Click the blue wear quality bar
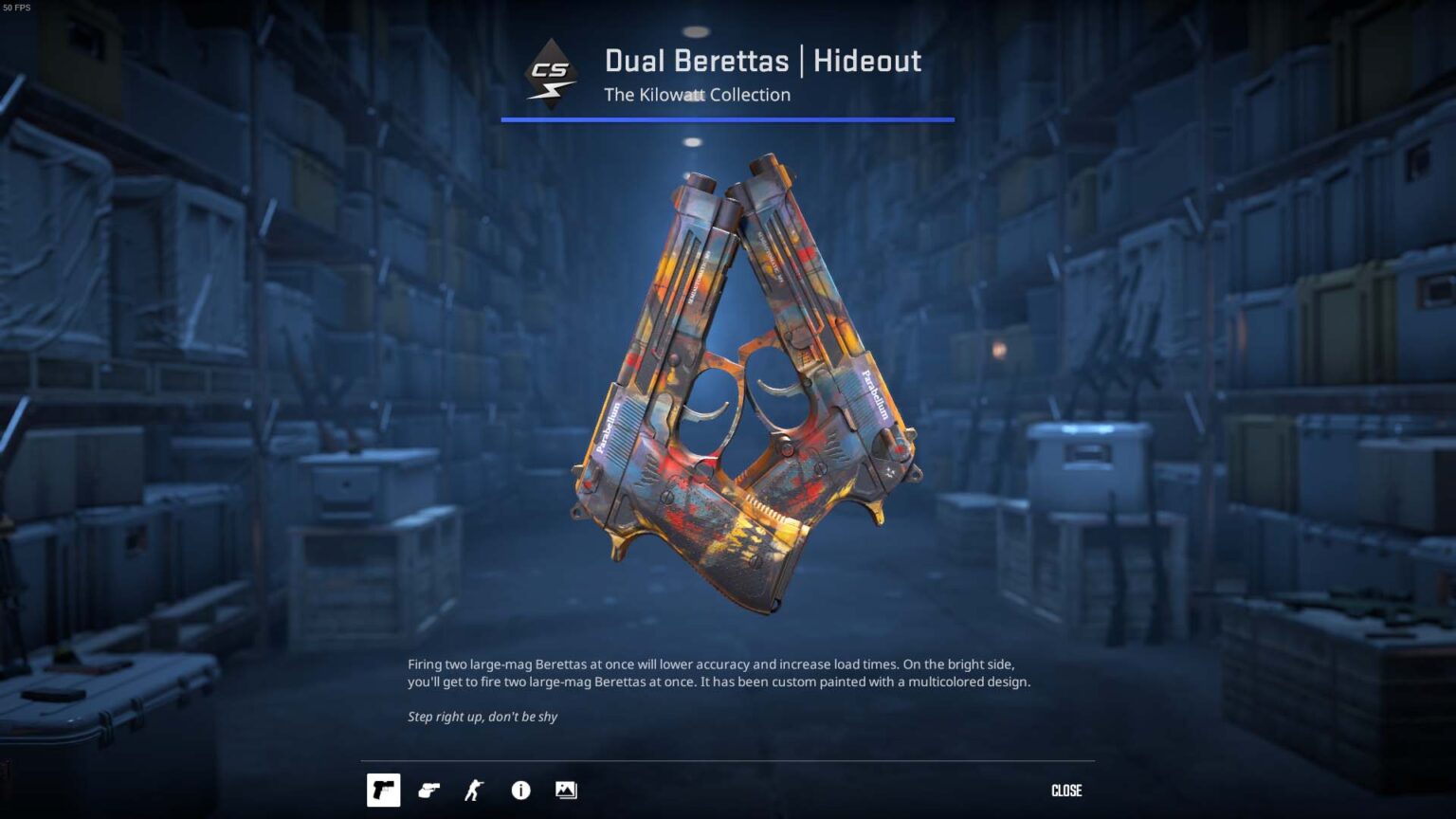 coord(727,119)
